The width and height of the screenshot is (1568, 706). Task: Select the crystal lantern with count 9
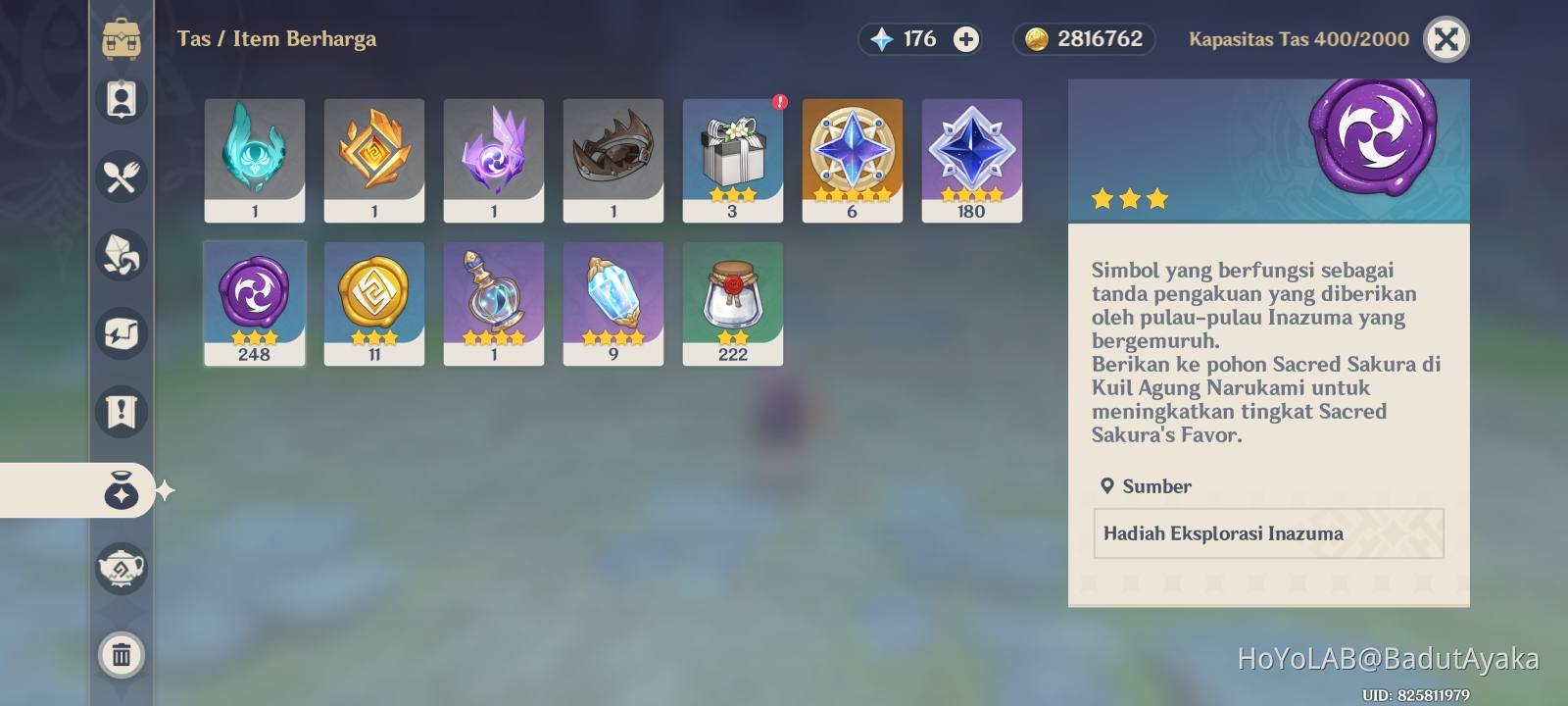click(x=613, y=302)
